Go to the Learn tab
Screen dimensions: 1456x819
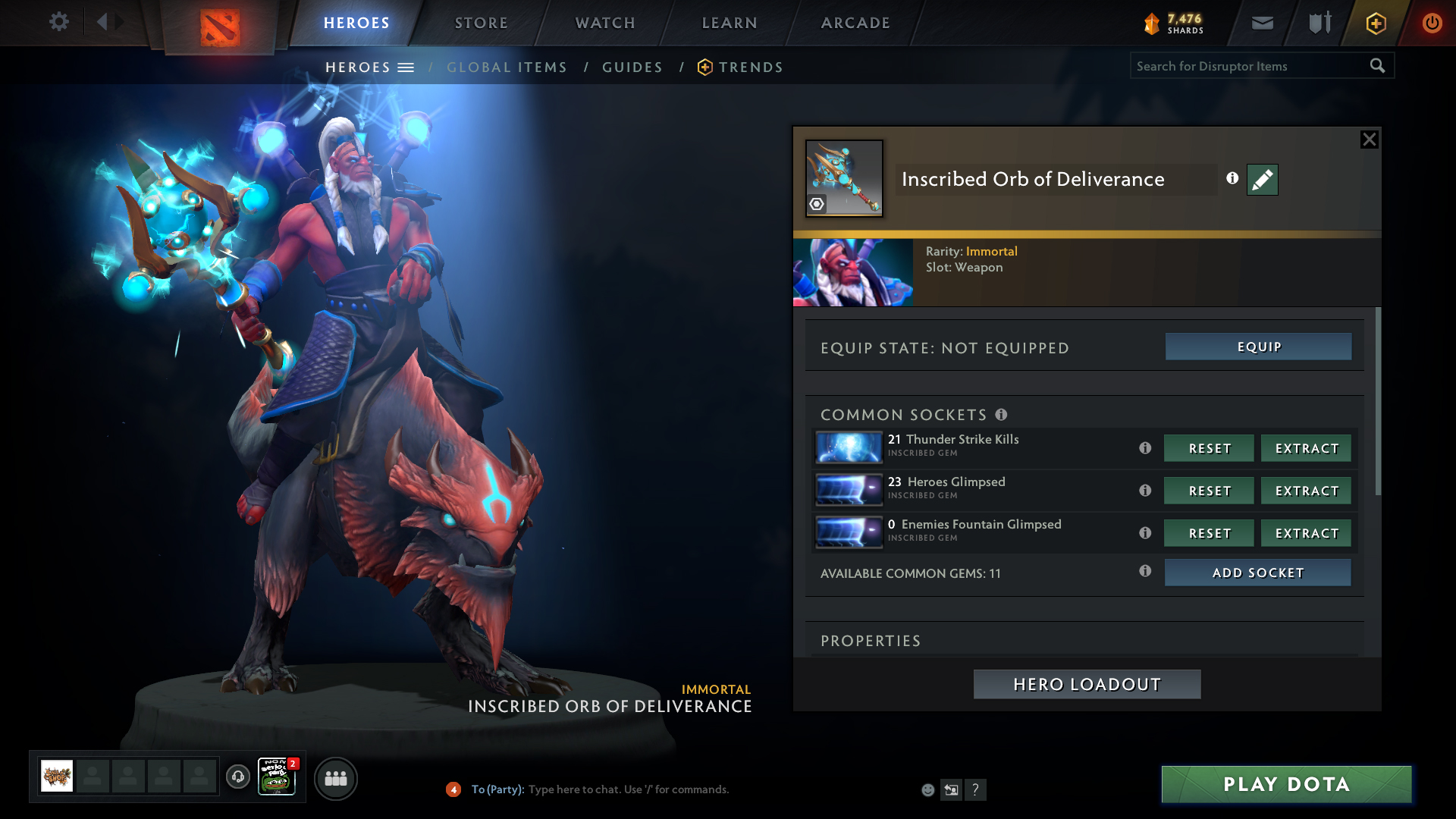[x=730, y=23]
